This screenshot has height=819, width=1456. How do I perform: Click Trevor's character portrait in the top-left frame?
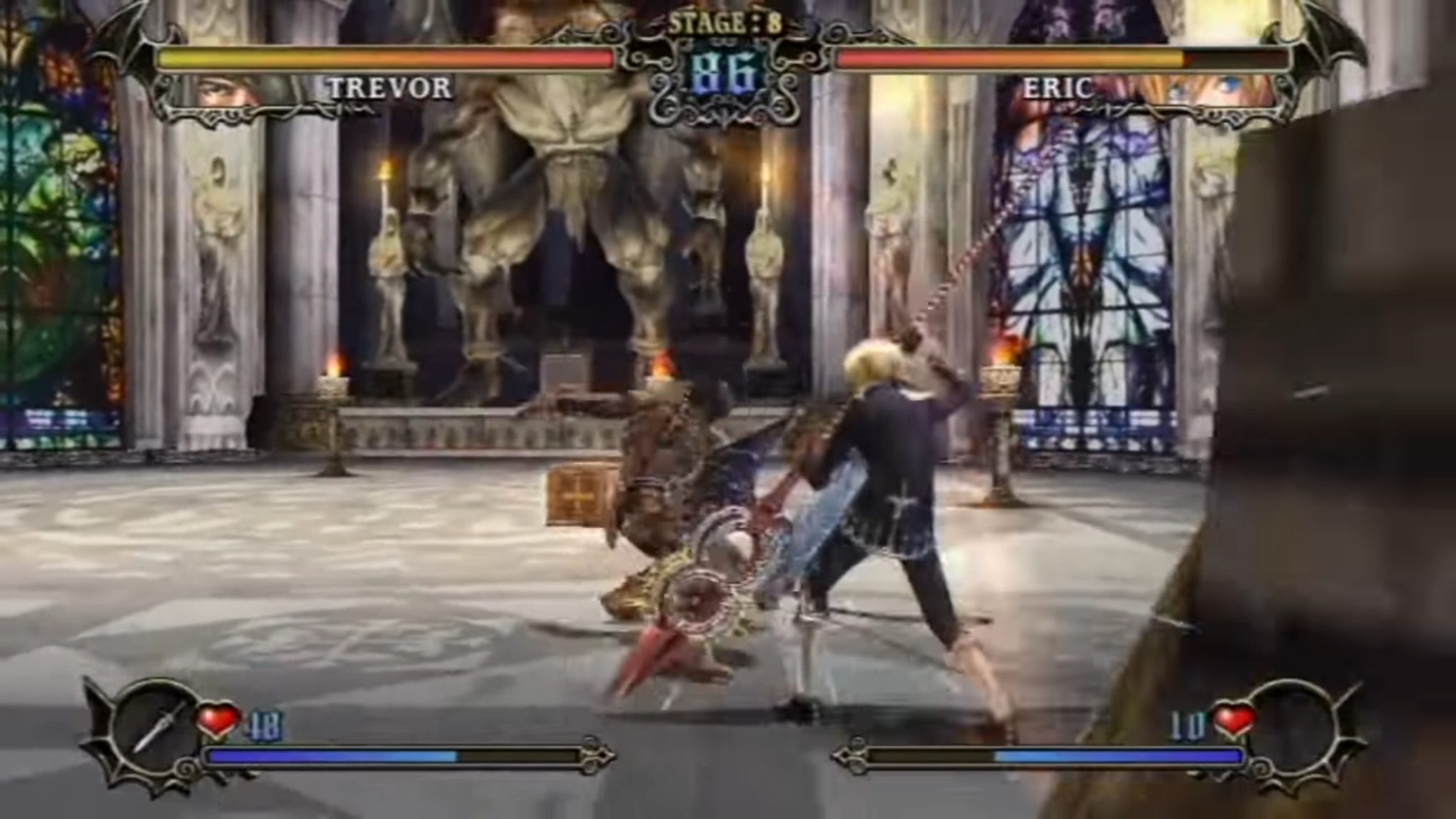[x=218, y=89]
